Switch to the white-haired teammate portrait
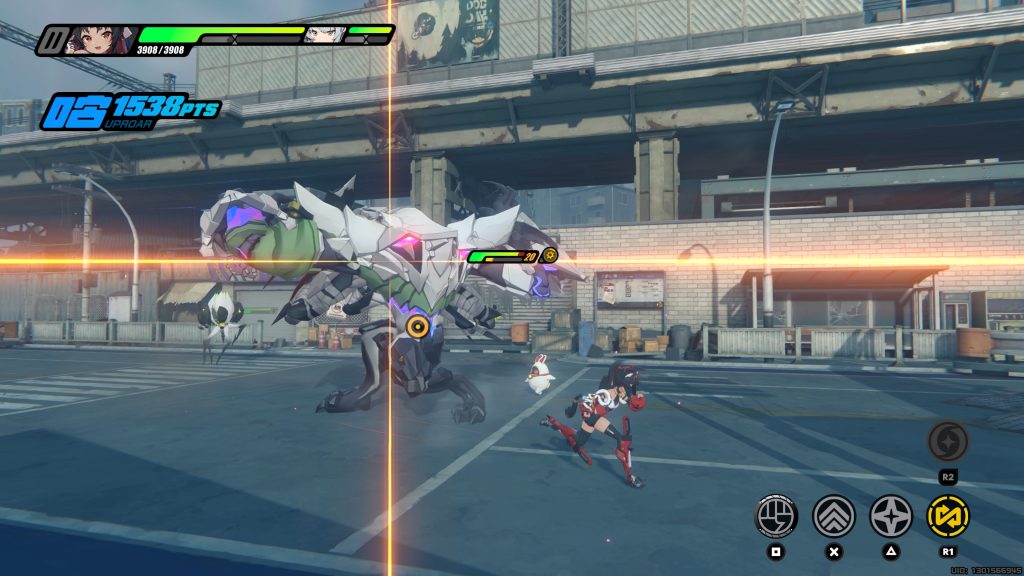This screenshot has height=576, width=1024. pyautogui.click(x=326, y=36)
